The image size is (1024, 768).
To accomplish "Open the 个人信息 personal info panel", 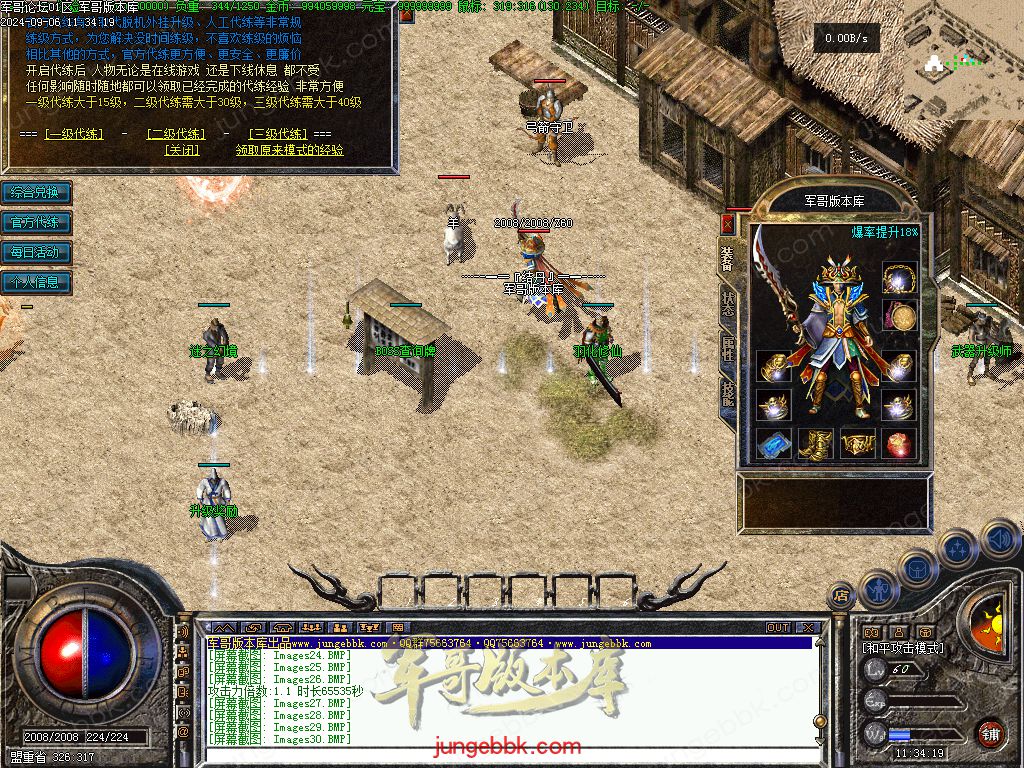I will [36, 282].
